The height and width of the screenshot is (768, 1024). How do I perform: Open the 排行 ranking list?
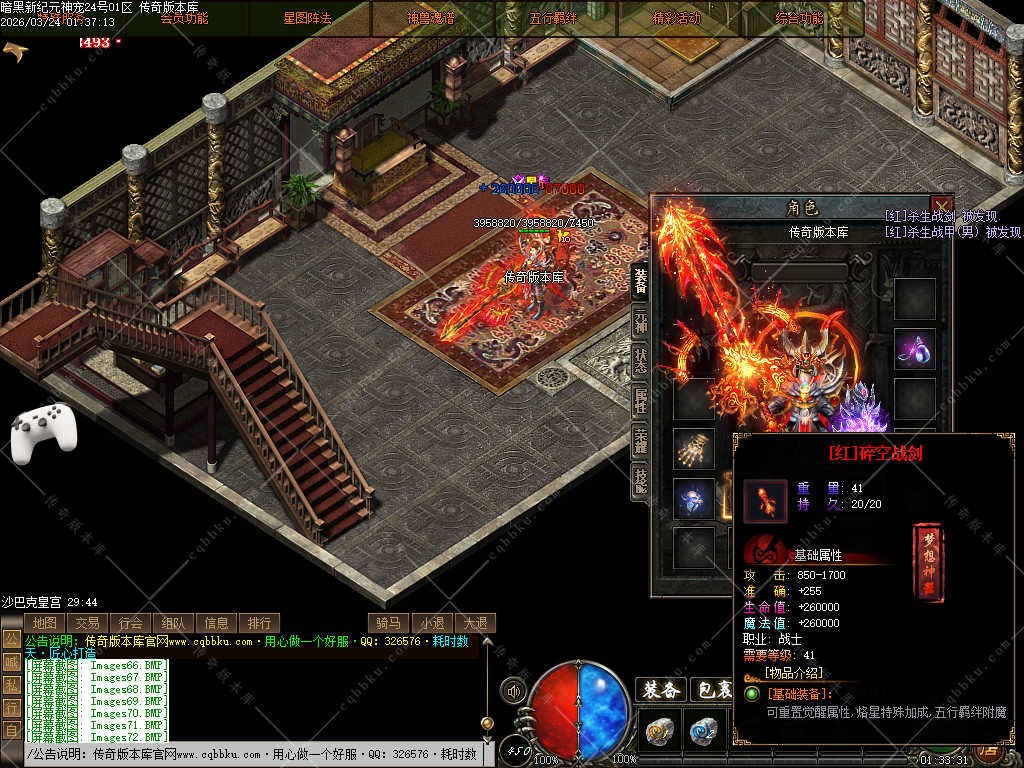pos(259,623)
